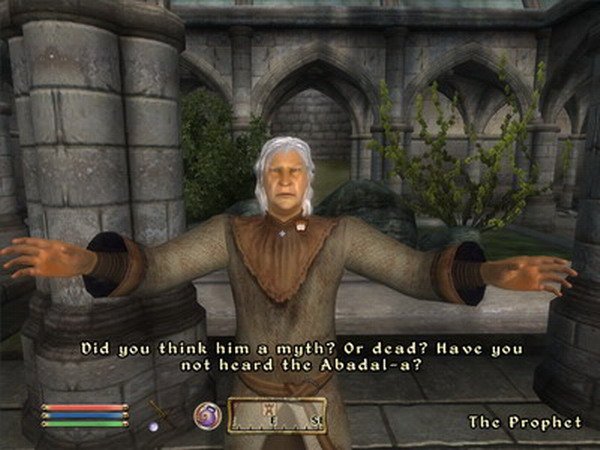Click the equipped sword weapon icon
600x450 pixels.
pos(159,412)
